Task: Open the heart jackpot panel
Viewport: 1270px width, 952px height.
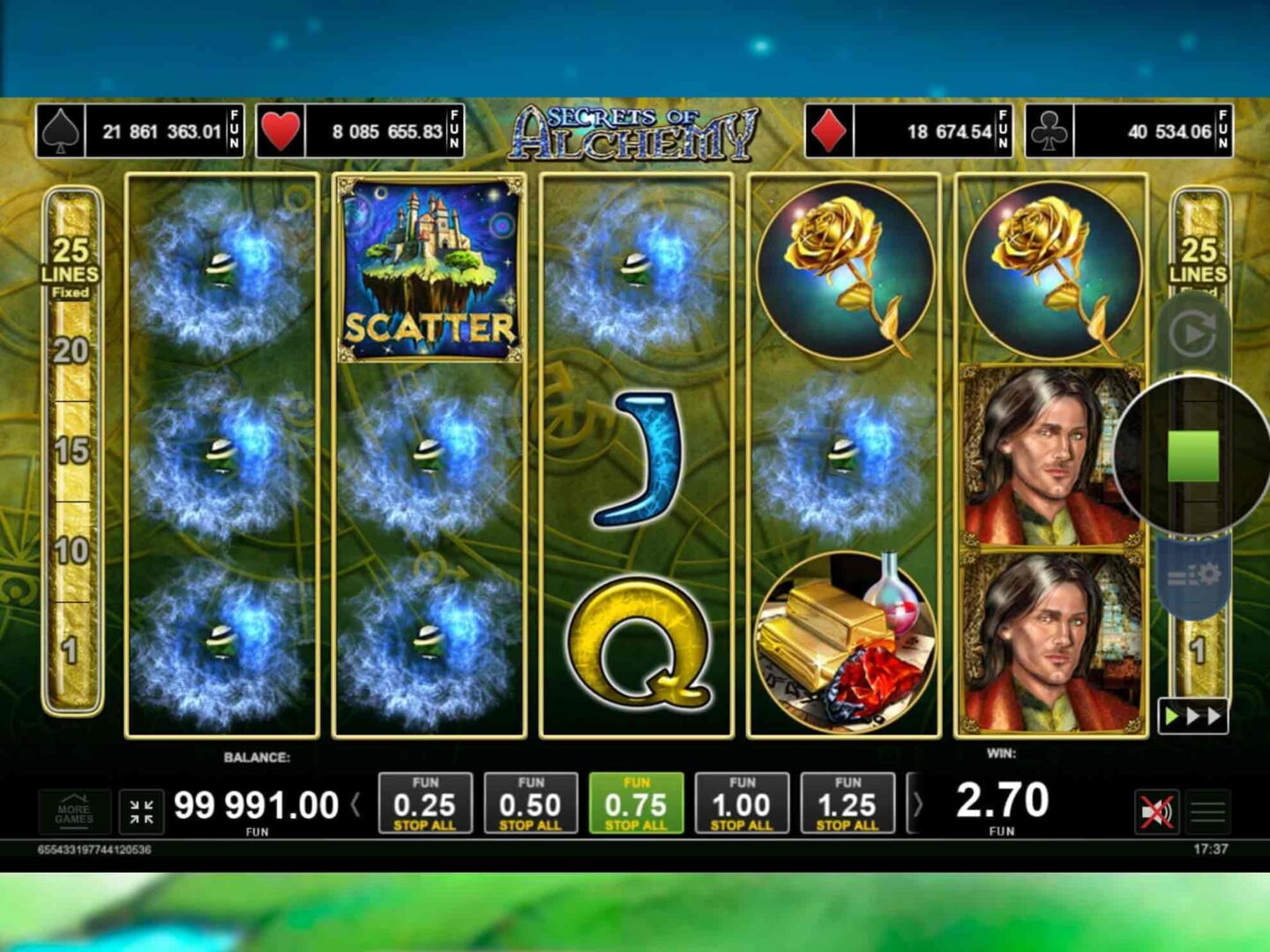Action: [360, 131]
